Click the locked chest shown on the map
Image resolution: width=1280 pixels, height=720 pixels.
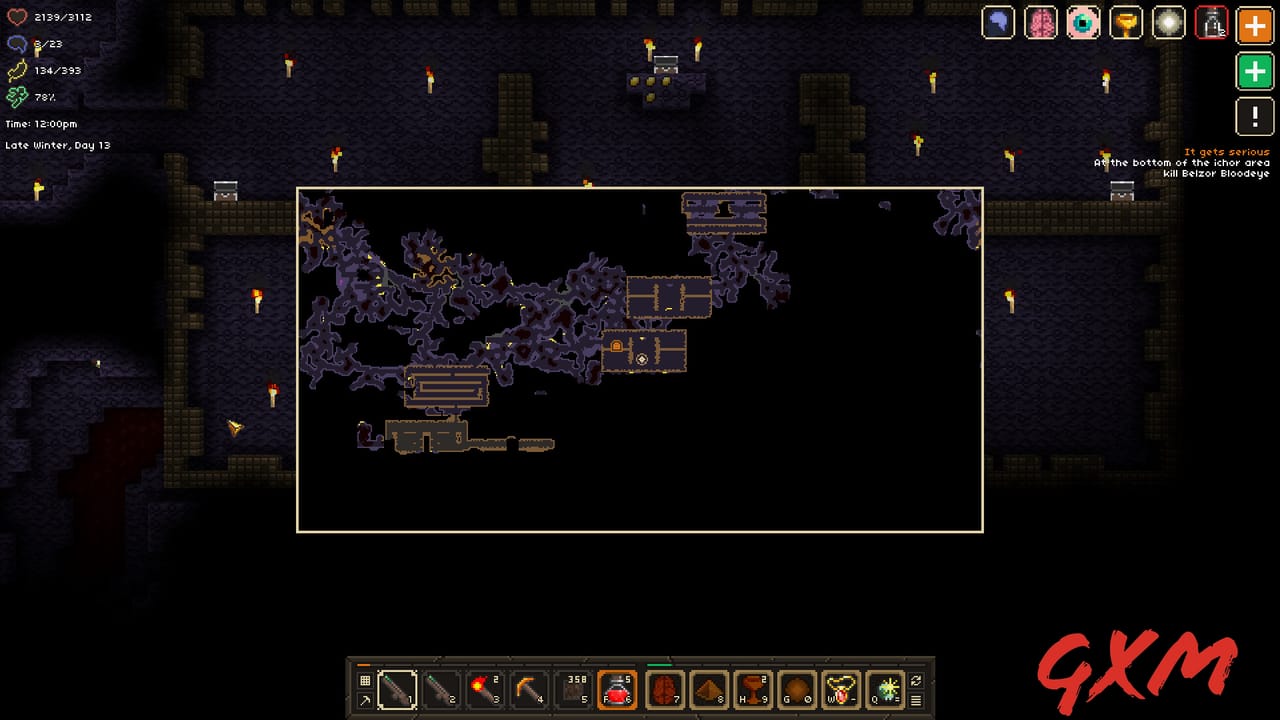pos(617,348)
